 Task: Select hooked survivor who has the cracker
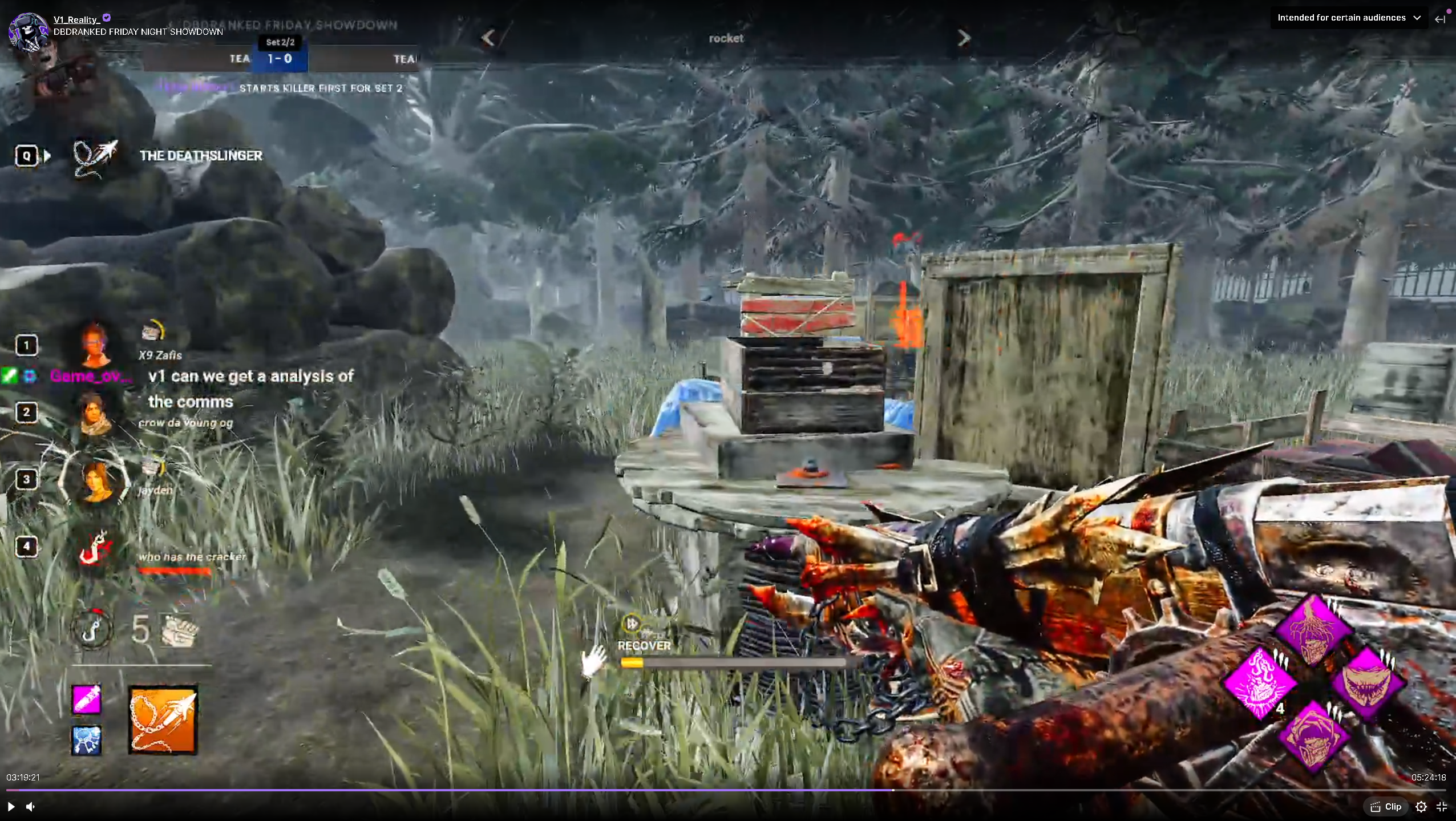tap(95, 547)
